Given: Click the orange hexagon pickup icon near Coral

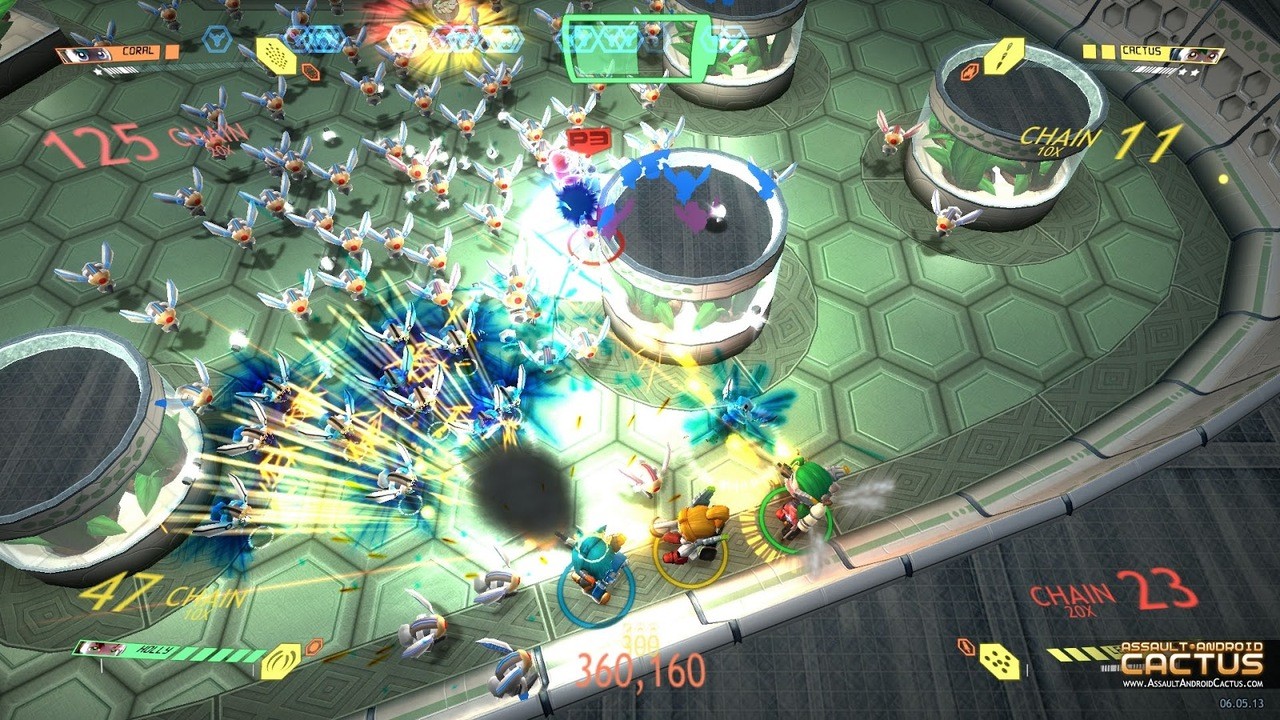Looking at the screenshot, I should coord(309,70).
